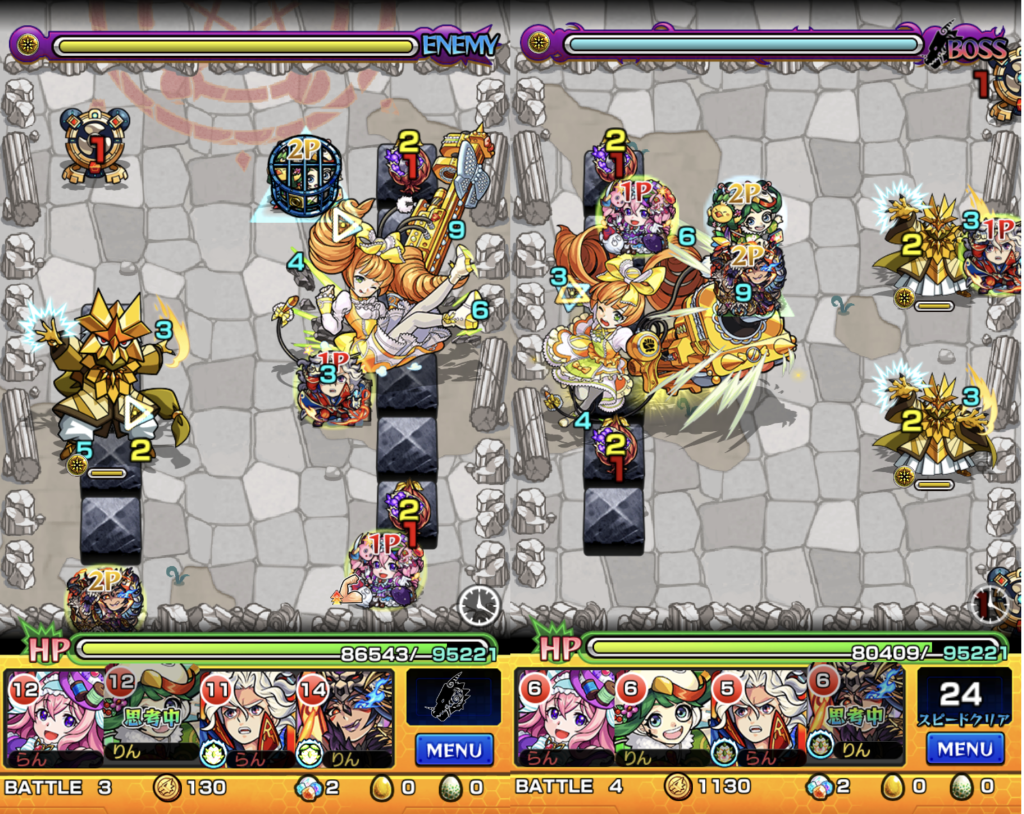
Task: Select the dark horned portrait with counter 14
Action: pos(345,717)
